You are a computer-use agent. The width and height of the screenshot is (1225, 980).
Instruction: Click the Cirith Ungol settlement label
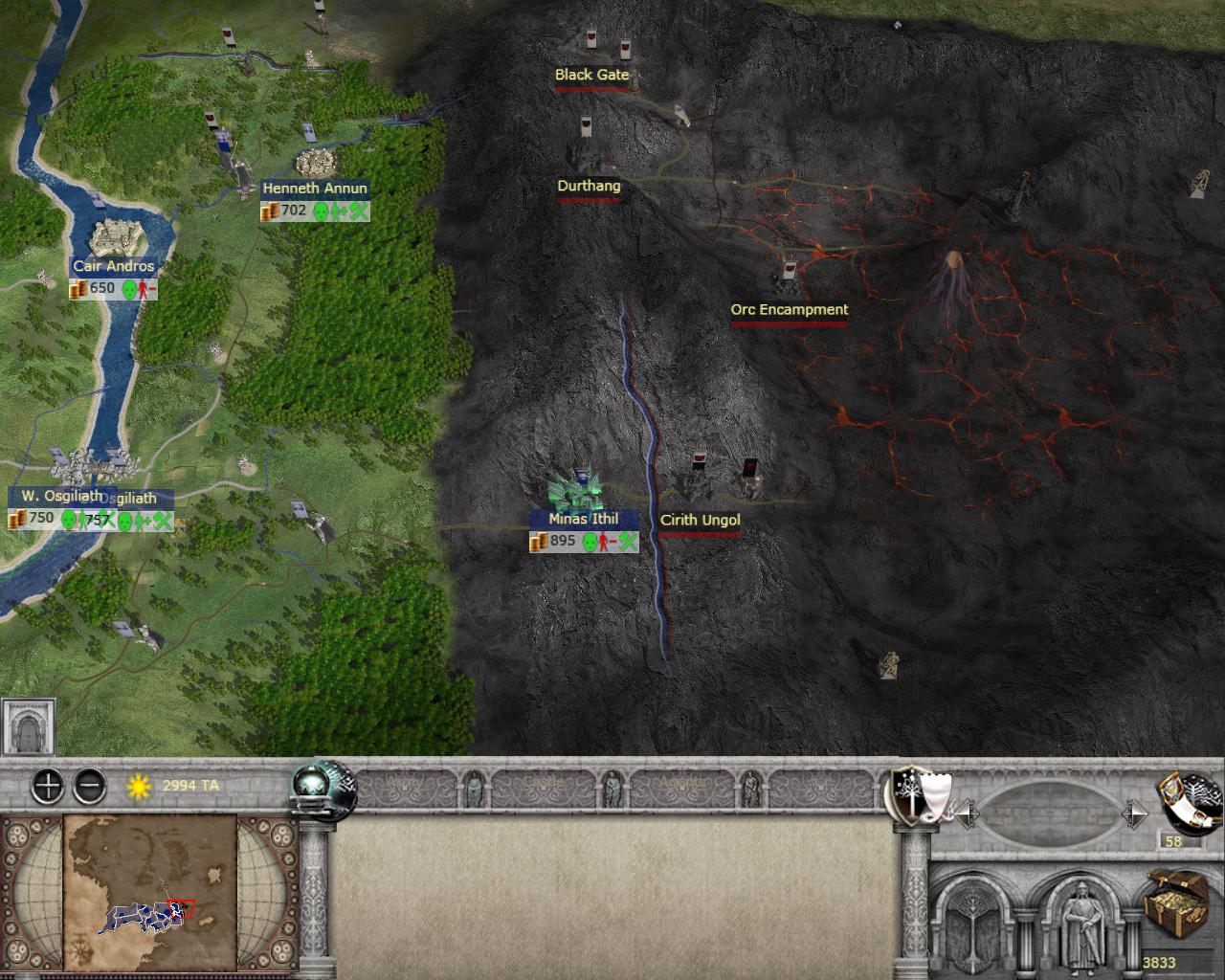(x=700, y=521)
